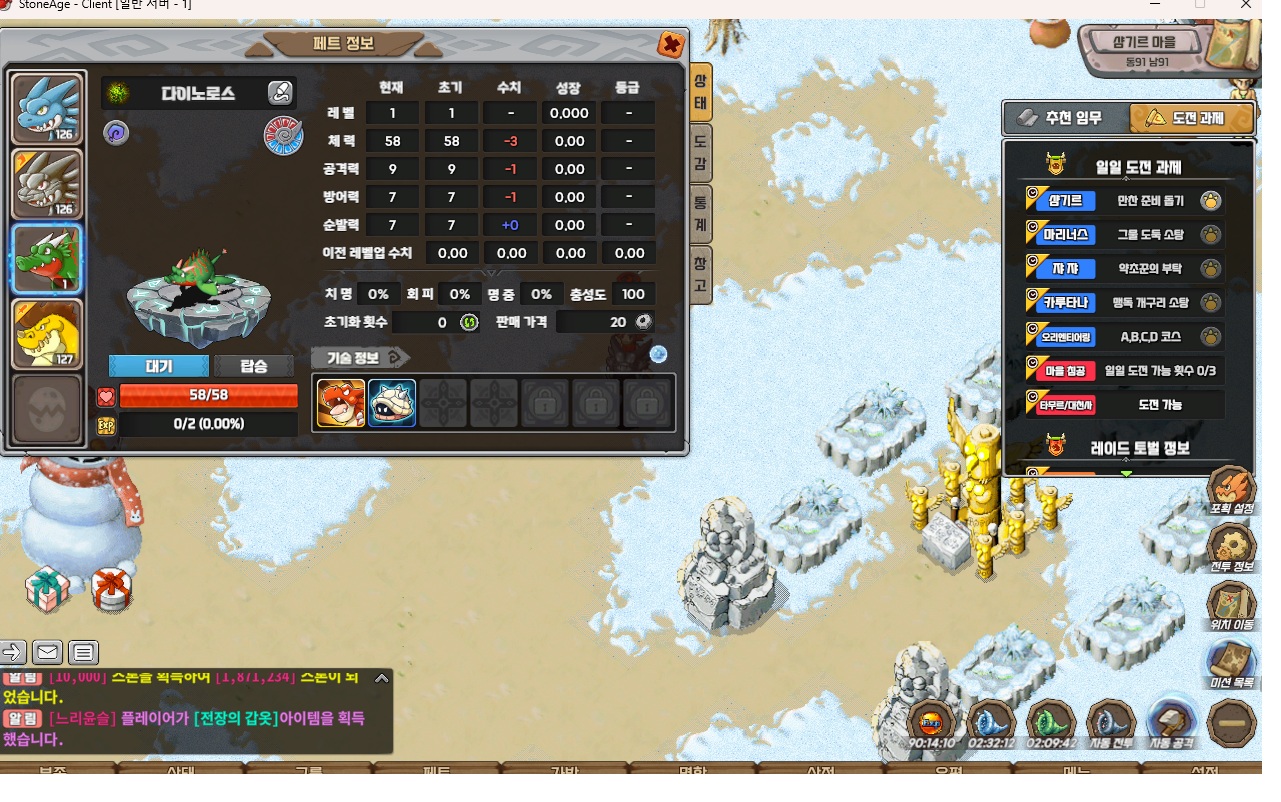Open the 샴기르 daily challenge row
The width and height of the screenshot is (1281, 802).
(x=1124, y=201)
